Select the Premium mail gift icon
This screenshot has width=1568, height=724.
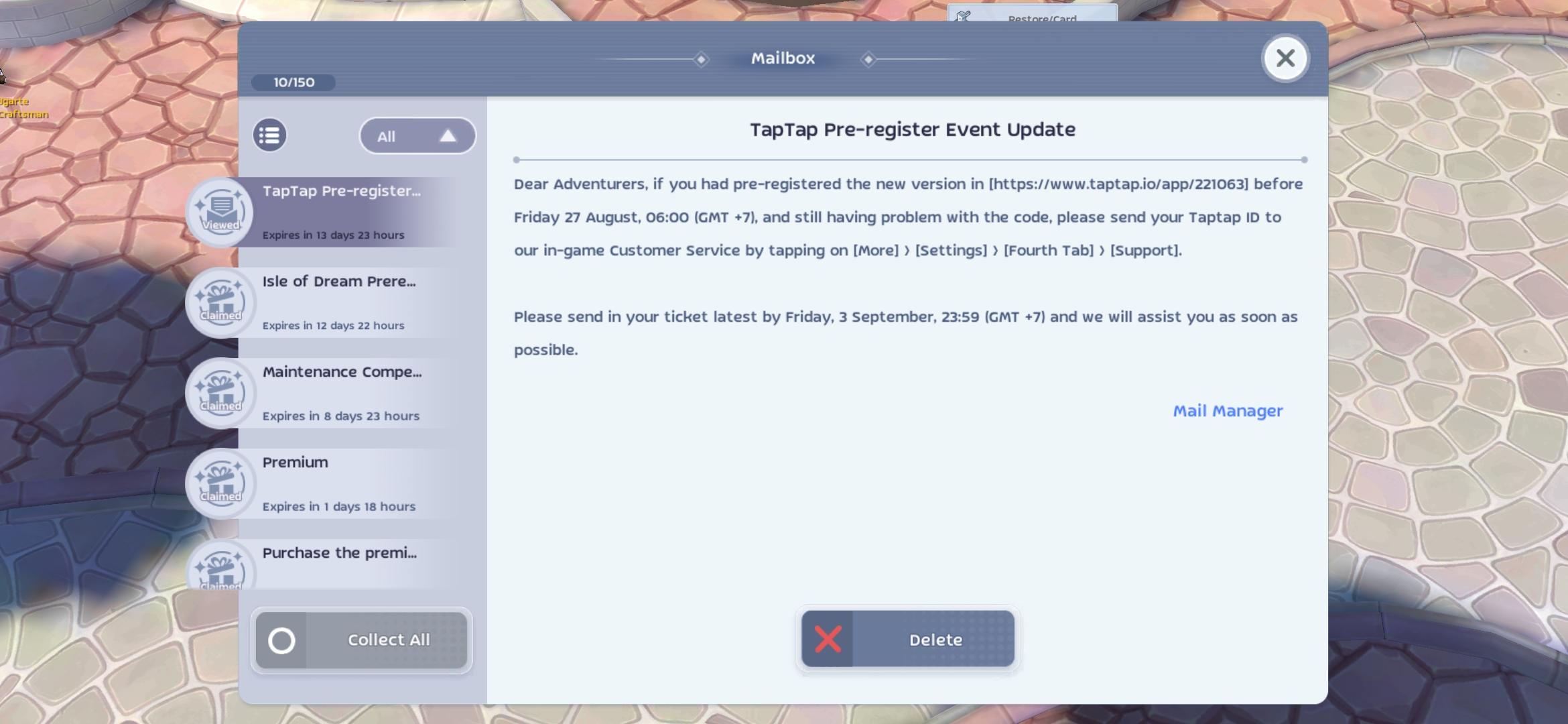pos(221,484)
